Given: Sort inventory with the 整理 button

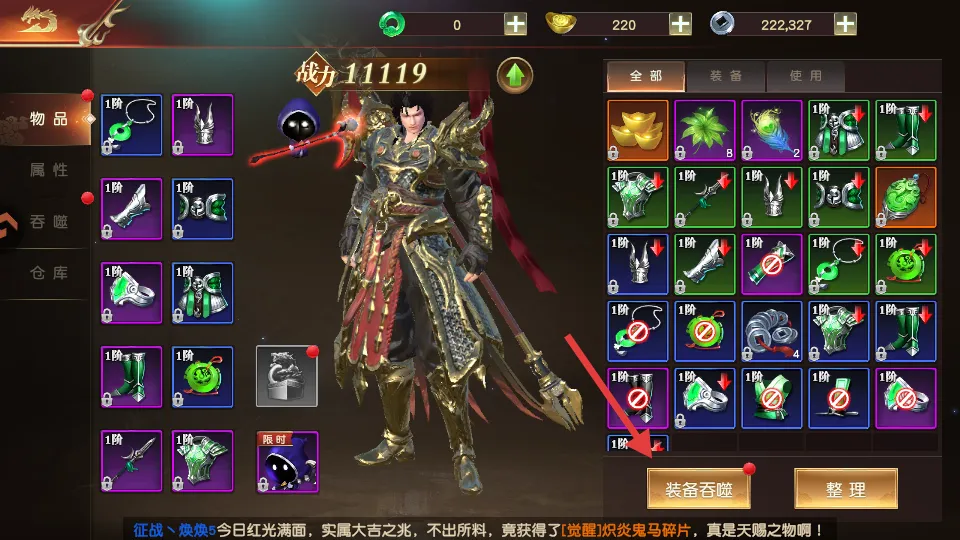Looking at the screenshot, I should (x=845, y=489).
